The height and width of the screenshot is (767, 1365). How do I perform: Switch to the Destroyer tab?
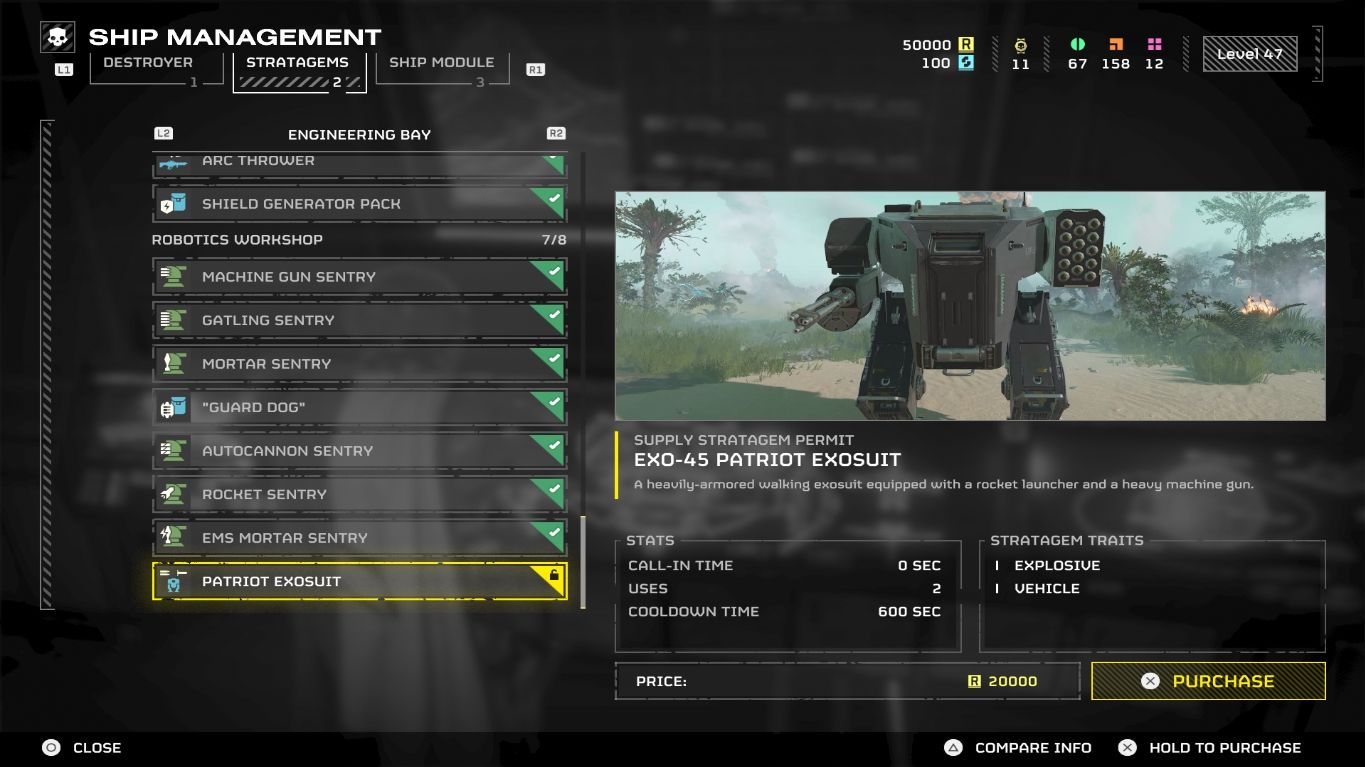coord(148,68)
